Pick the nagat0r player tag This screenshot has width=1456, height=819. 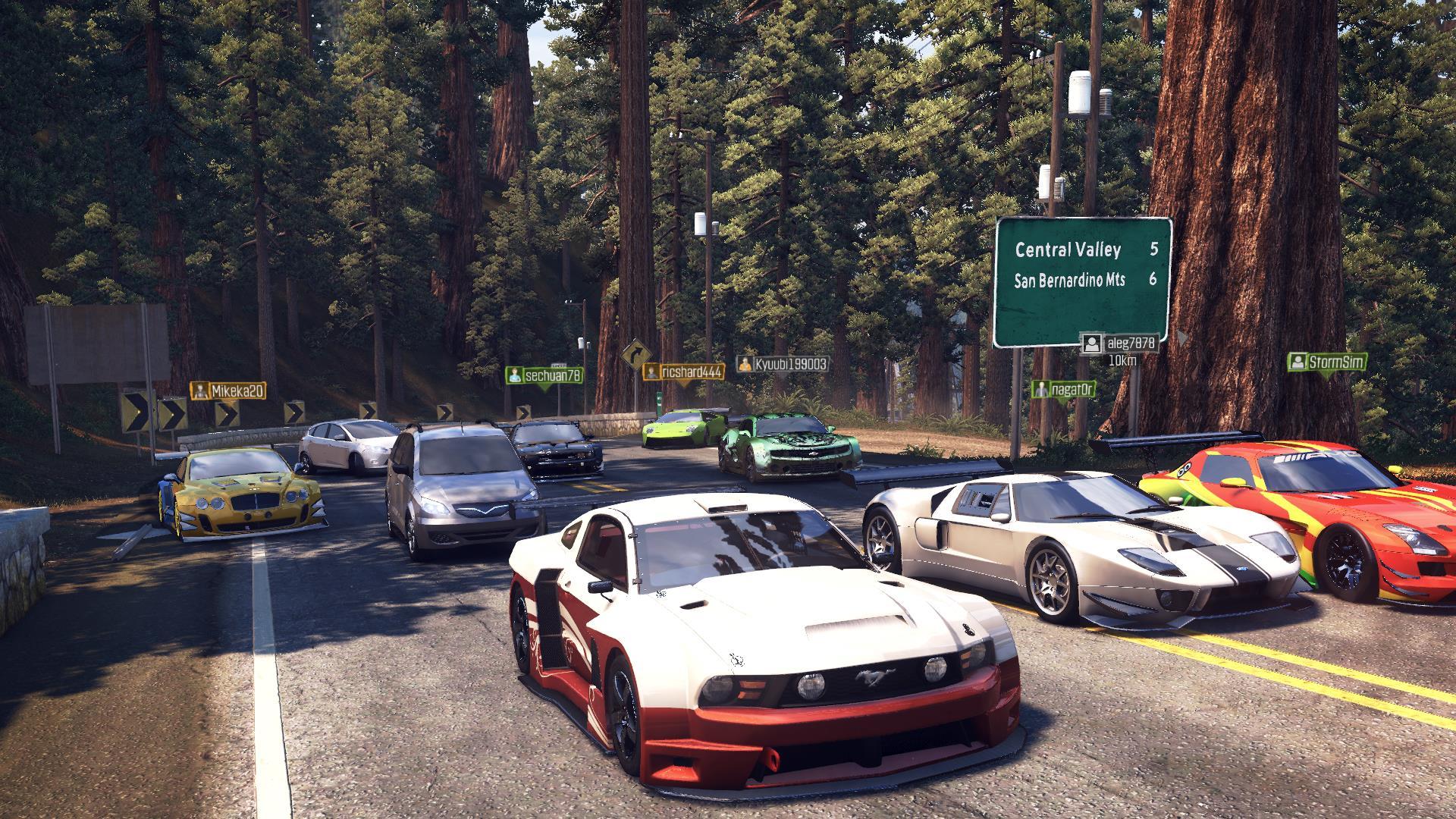[x=1064, y=389]
